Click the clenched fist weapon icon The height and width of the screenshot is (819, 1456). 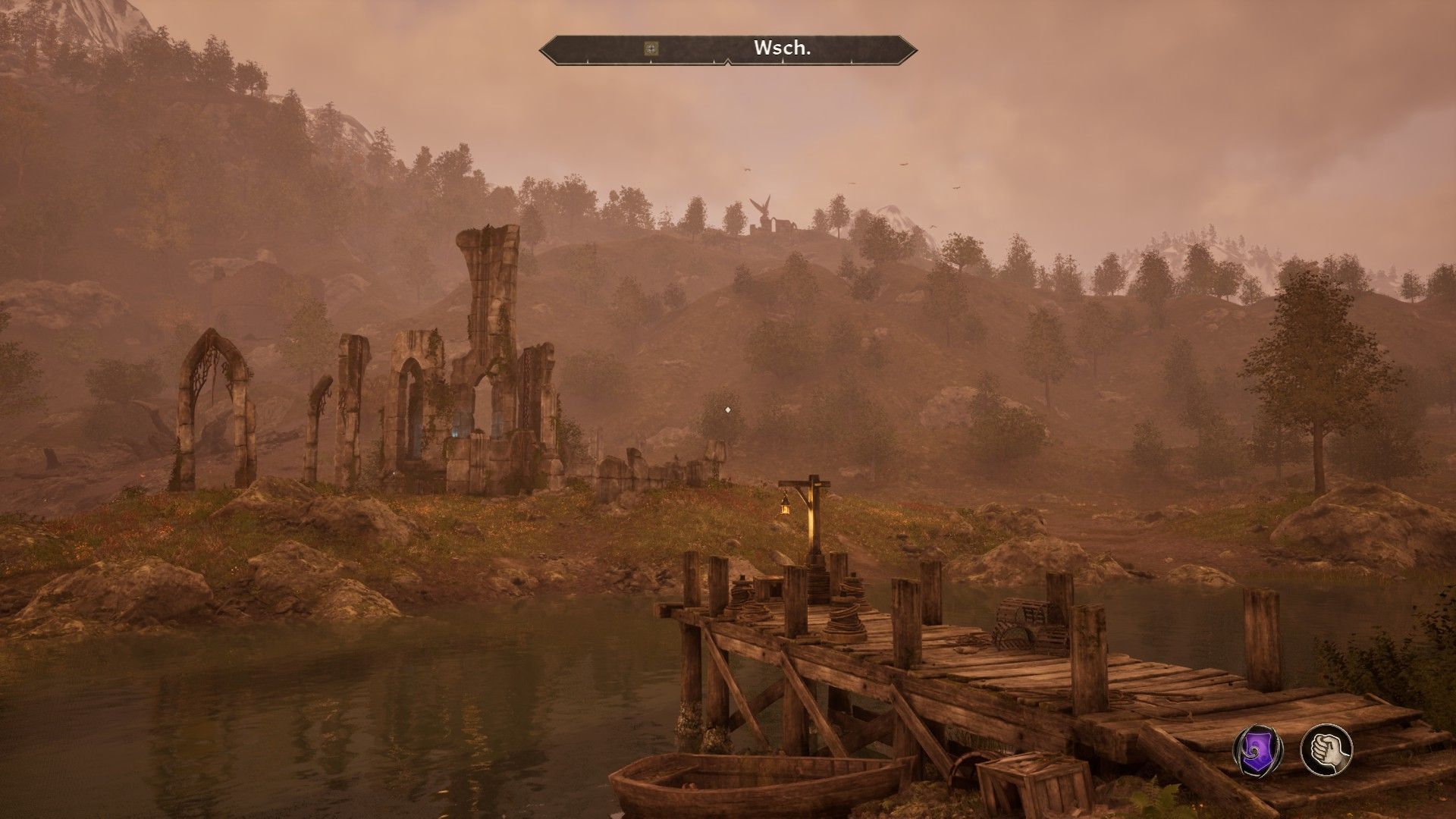point(1326,750)
